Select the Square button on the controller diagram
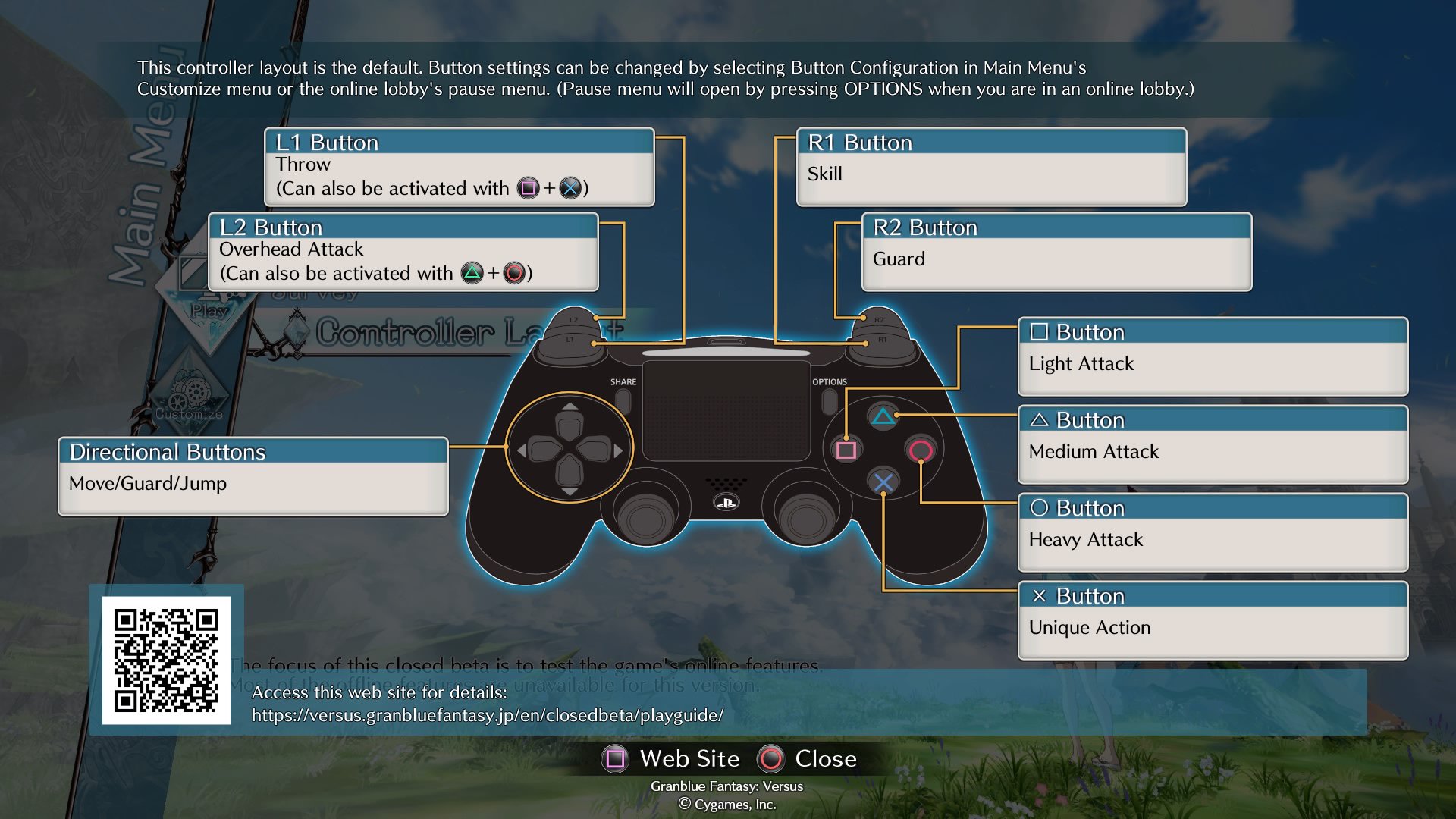 click(x=846, y=451)
